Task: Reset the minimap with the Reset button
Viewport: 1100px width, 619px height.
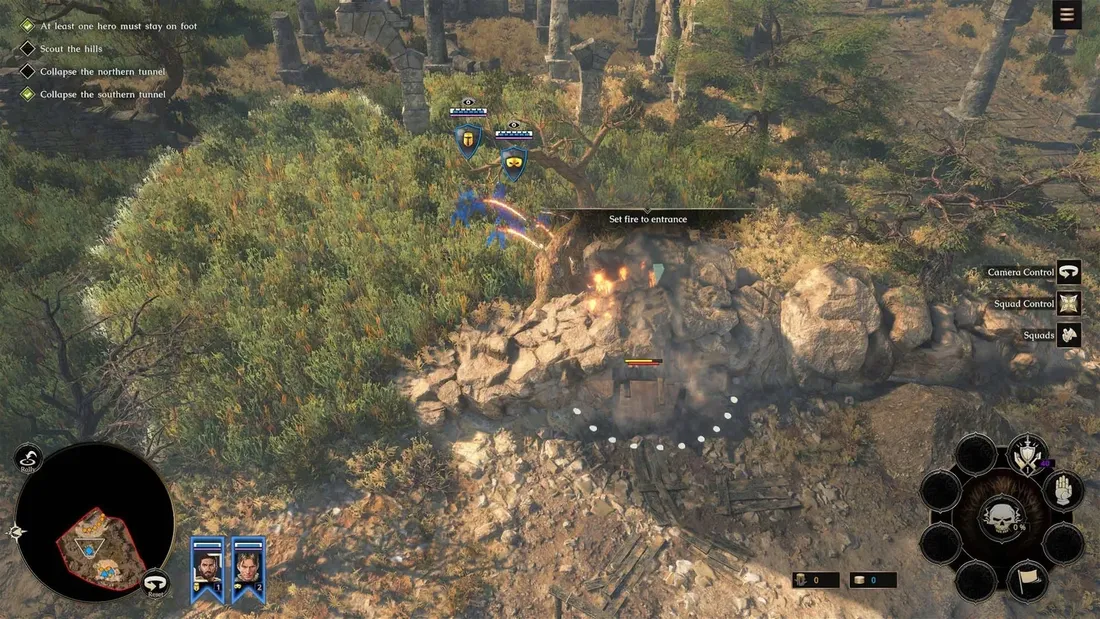Action: pos(155,583)
